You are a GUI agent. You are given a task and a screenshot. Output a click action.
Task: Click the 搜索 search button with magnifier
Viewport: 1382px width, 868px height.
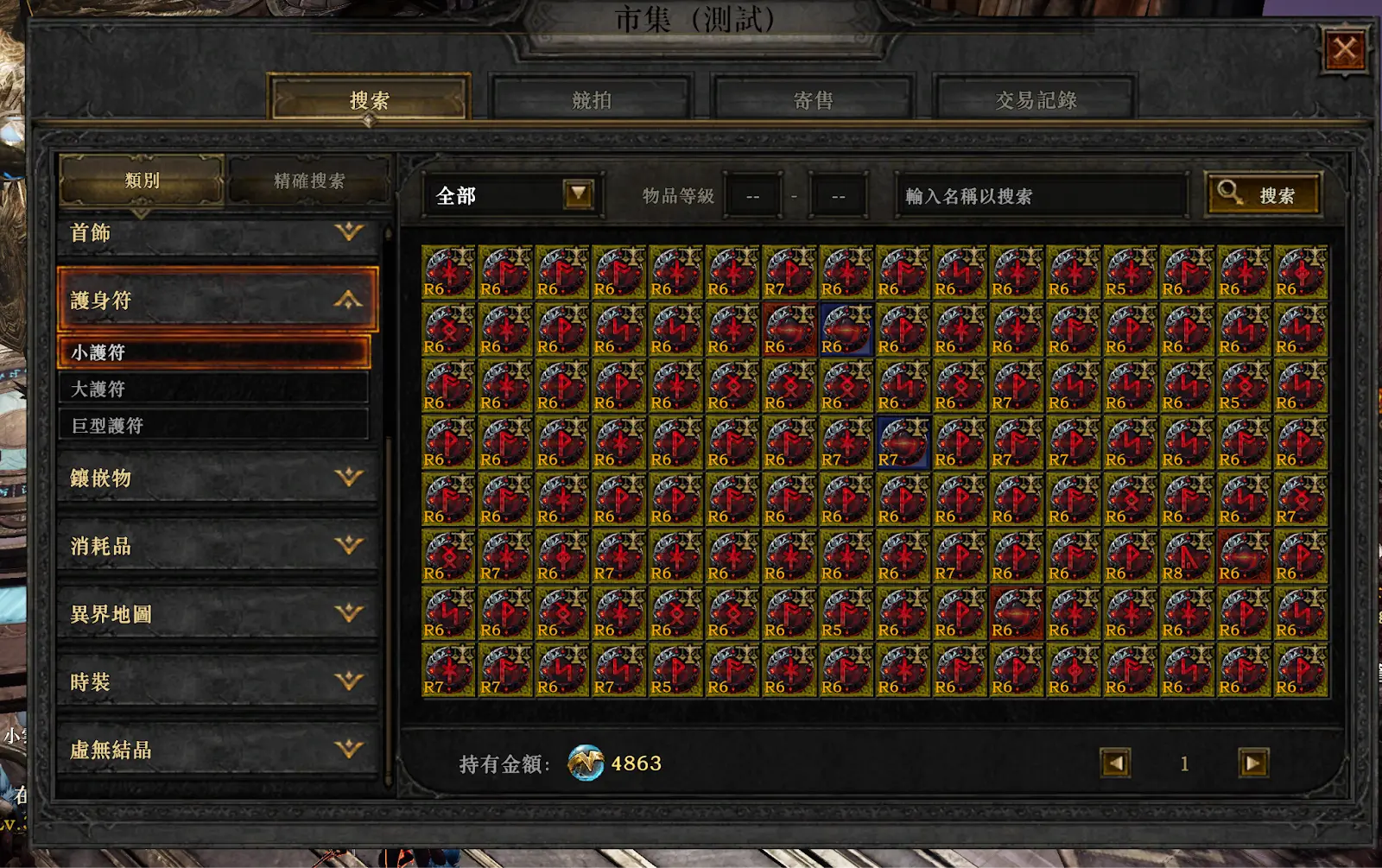click(1262, 195)
